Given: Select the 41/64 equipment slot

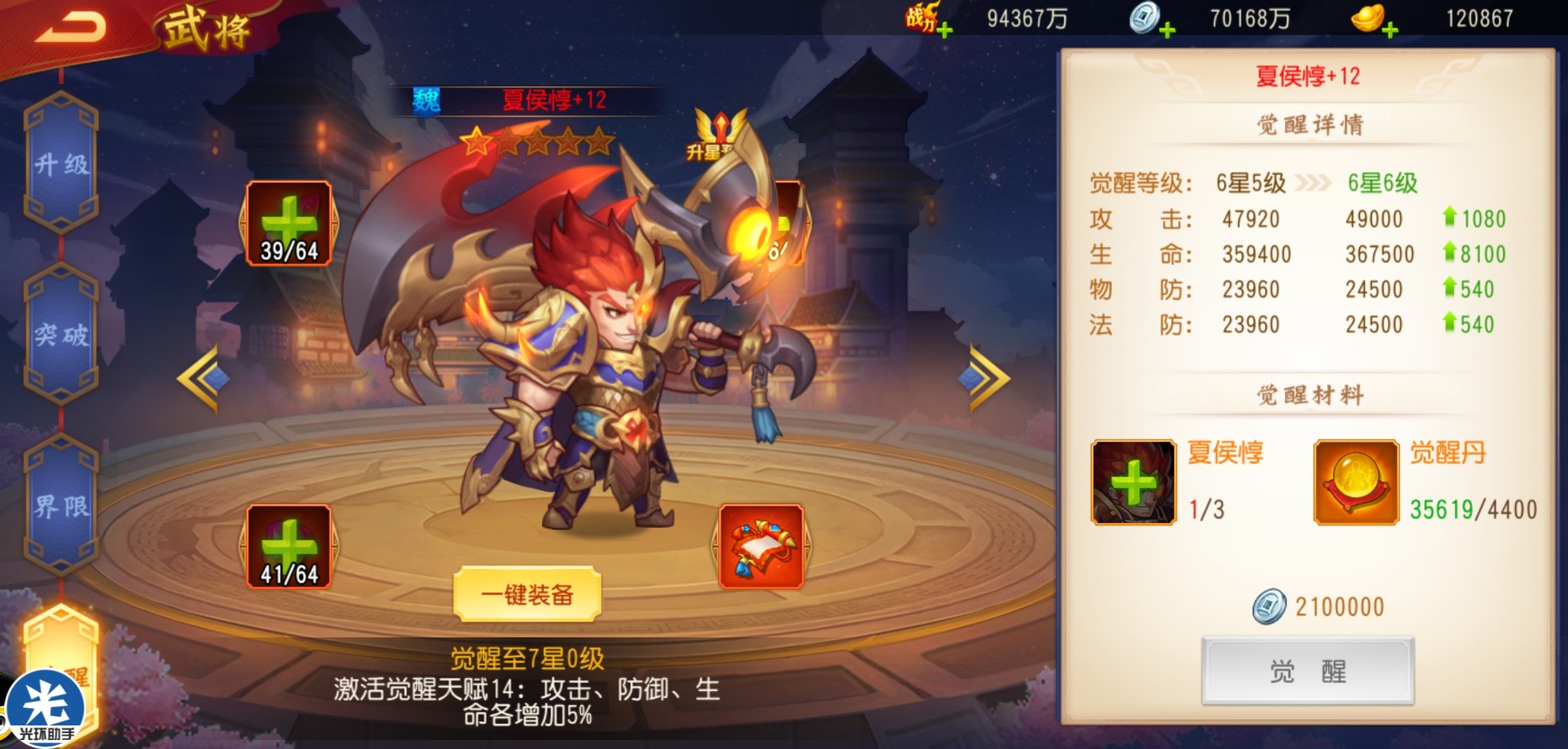Looking at the screenshot, I should tap(289, 546).
